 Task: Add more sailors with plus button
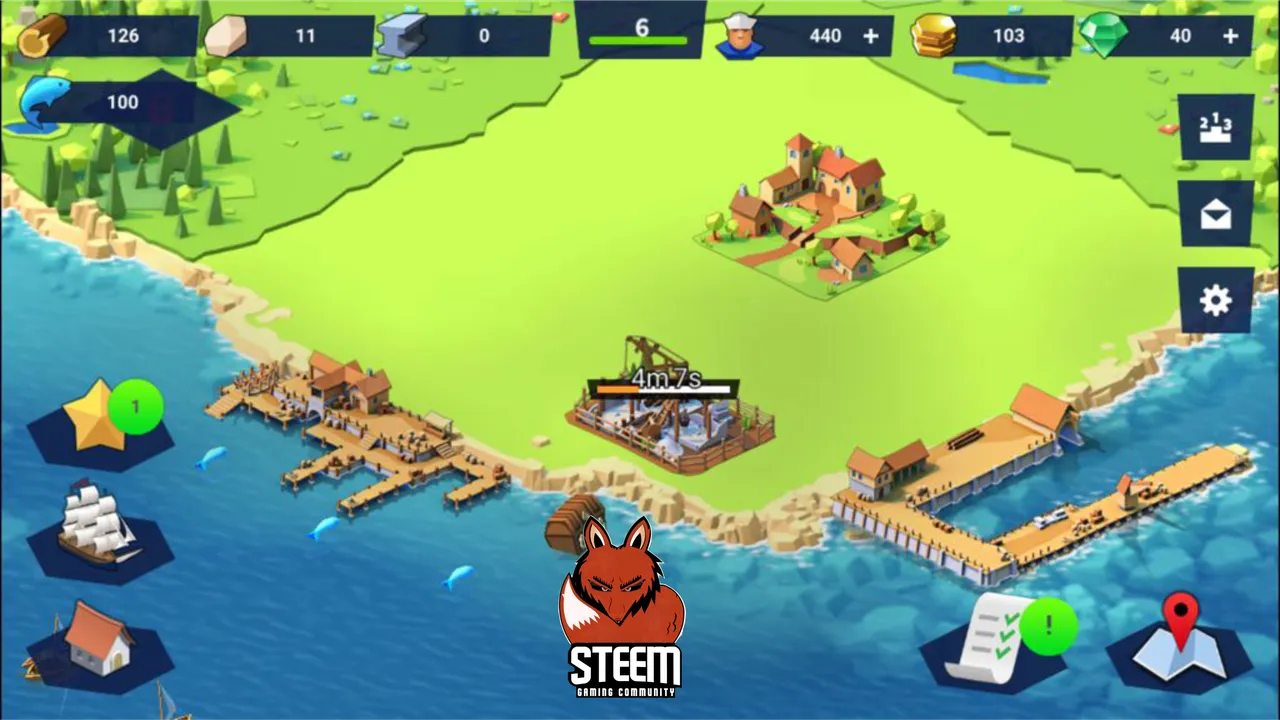tap(871, 36)
